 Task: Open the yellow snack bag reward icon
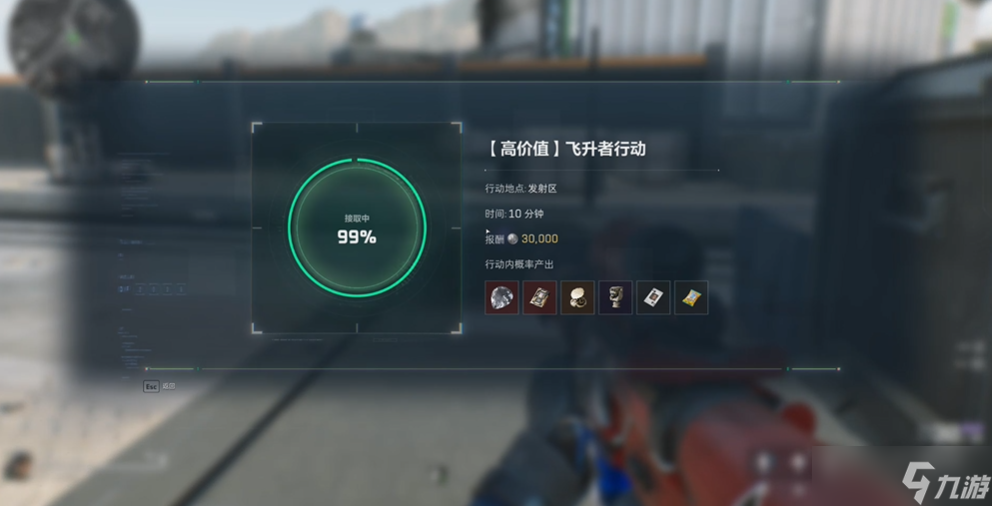click(x=691, y=297)
